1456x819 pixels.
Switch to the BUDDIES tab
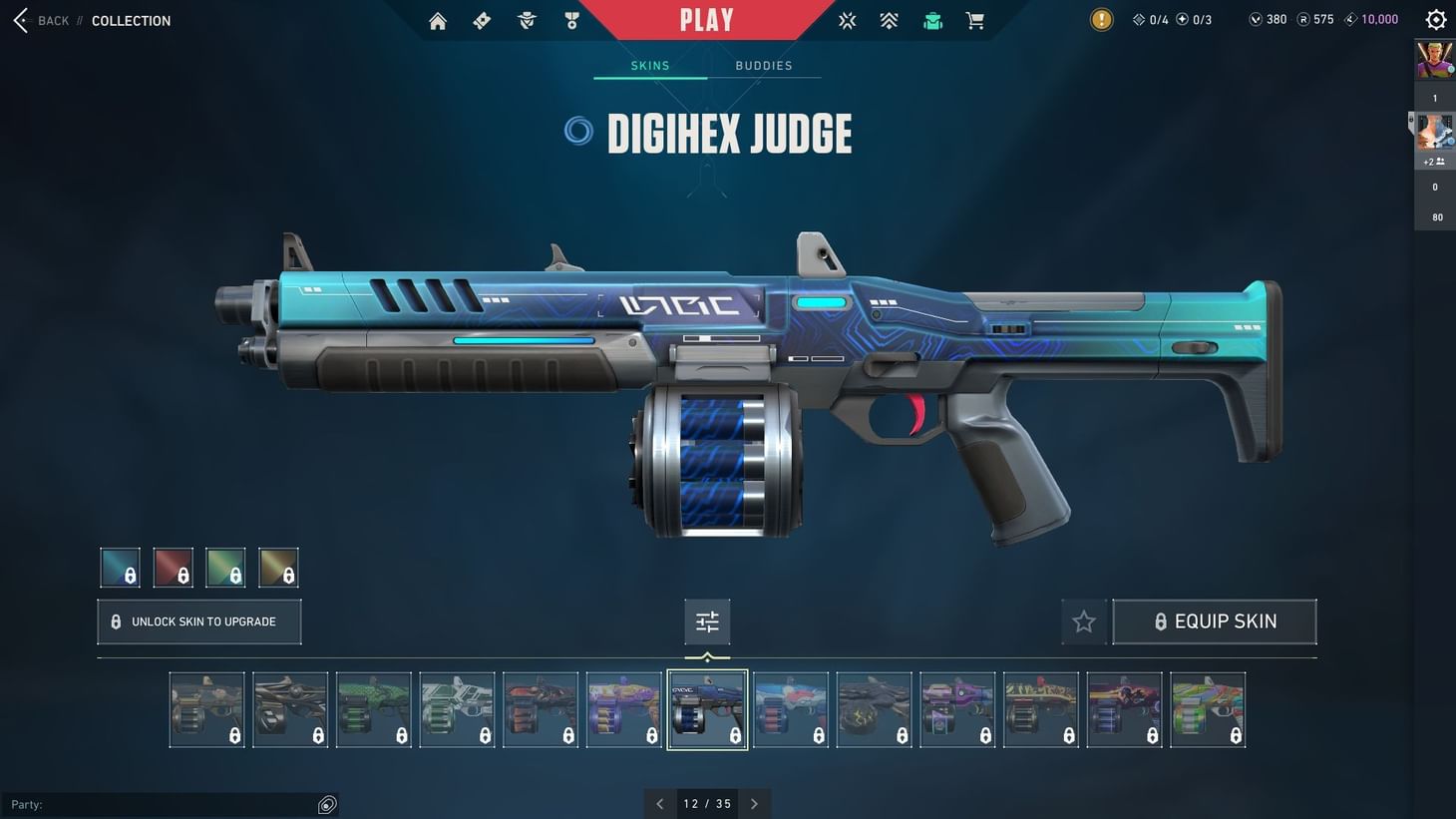(763, 65)
